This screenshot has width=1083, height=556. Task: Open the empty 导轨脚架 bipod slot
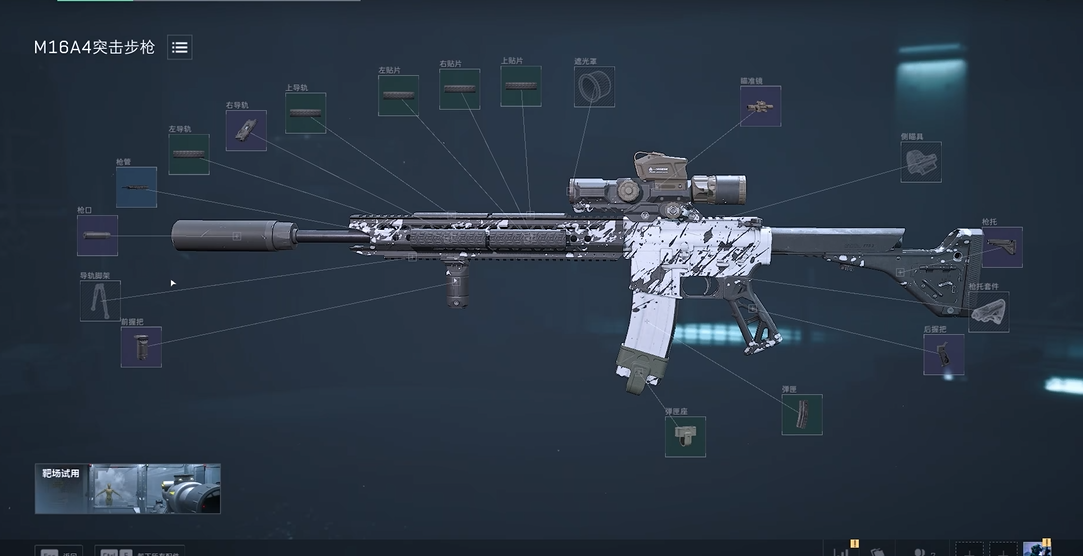click(100, 300)
